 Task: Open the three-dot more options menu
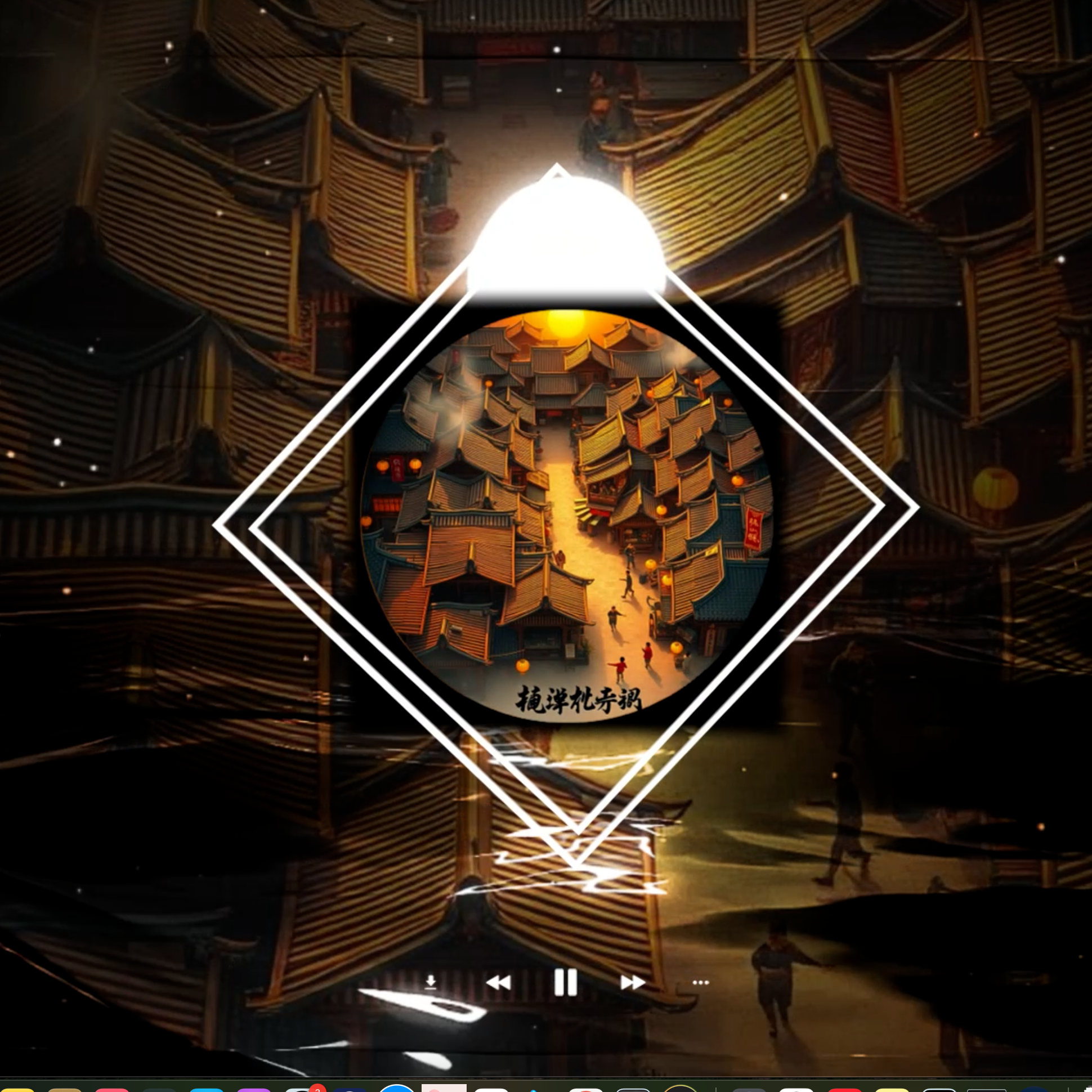700,982
